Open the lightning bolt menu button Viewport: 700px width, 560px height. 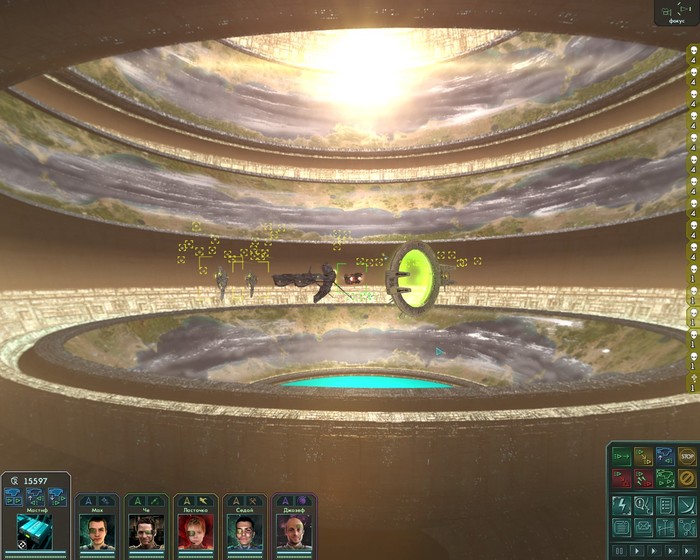click(620, 505)
